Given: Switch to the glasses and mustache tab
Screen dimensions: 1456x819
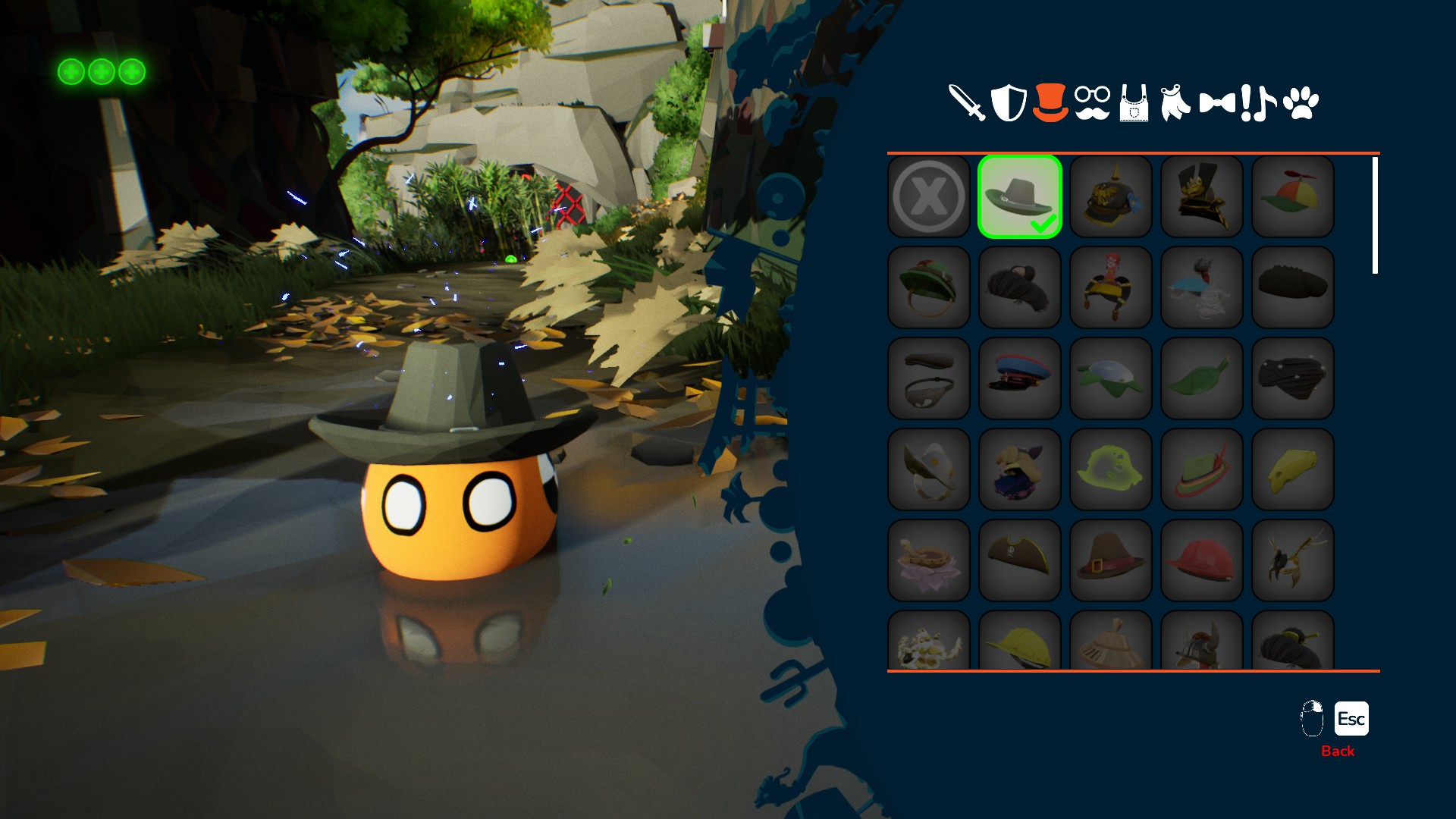Looking at the screenshot, I should tap(1092, 103).
